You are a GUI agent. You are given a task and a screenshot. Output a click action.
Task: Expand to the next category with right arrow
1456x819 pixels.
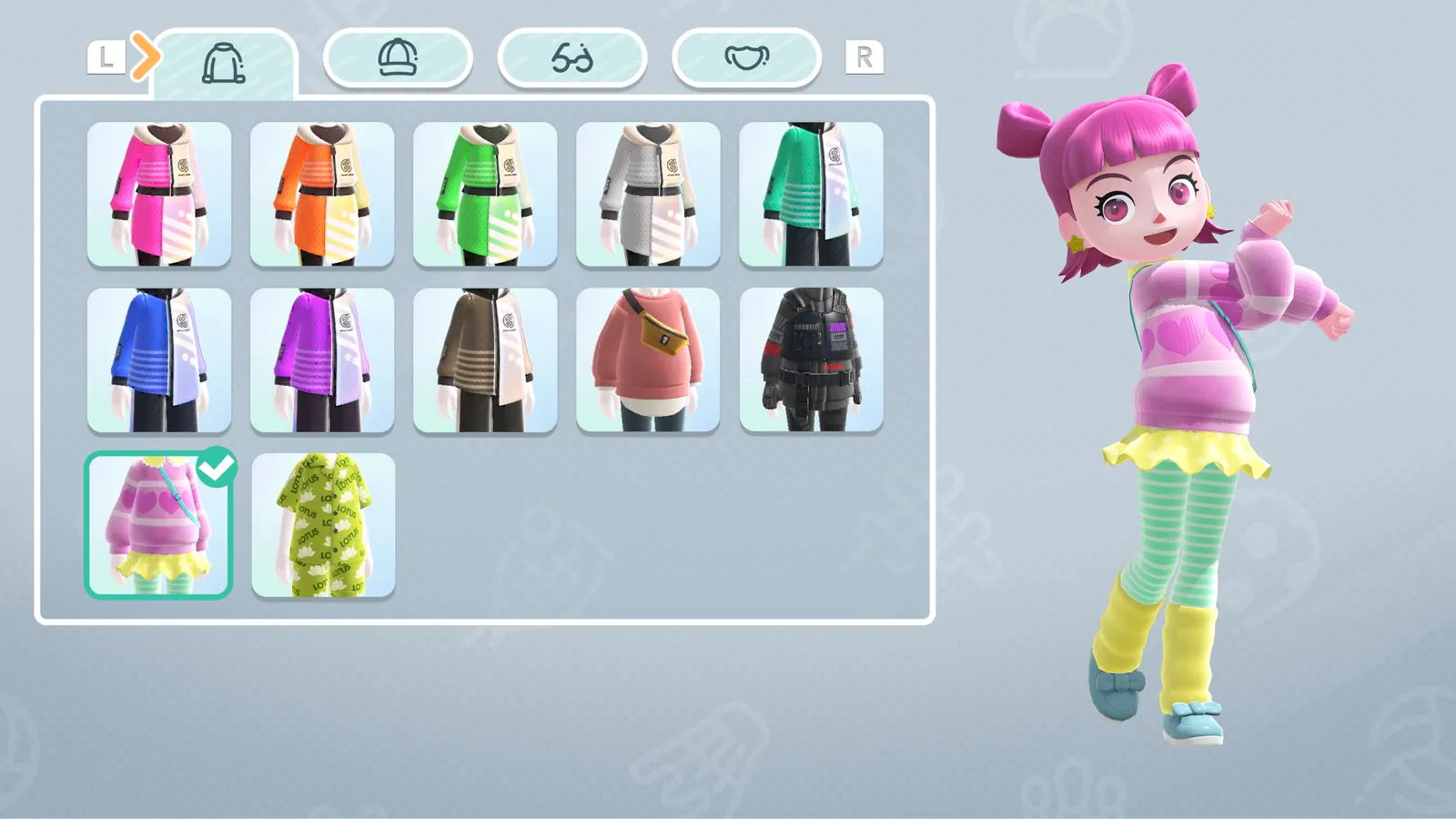click(x=146, y=56)
